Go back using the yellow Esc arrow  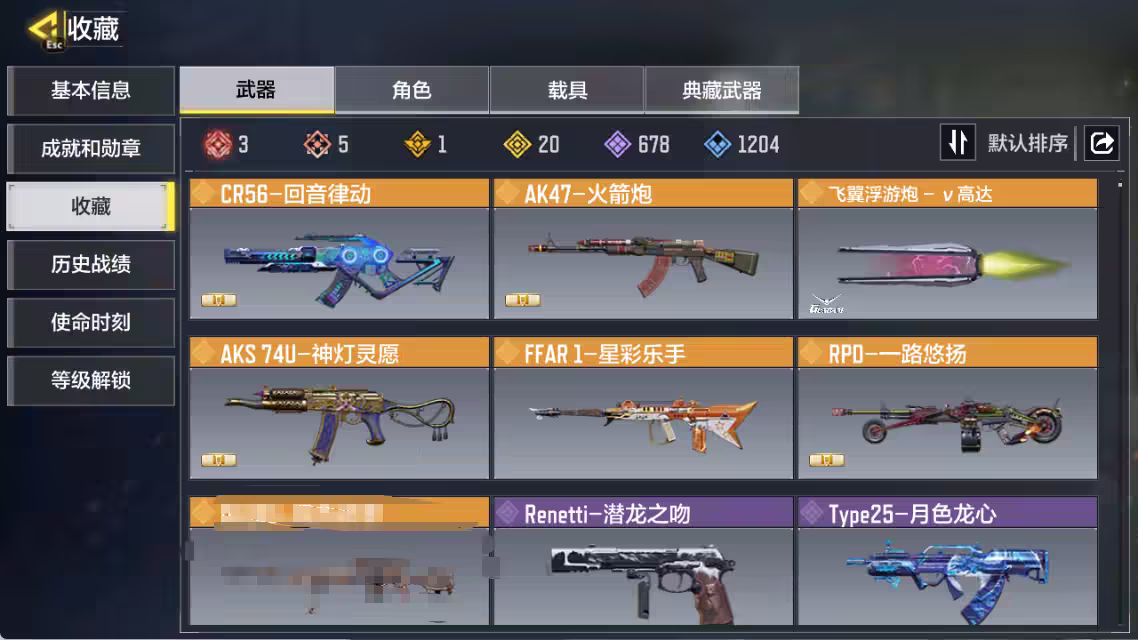[x=46, y=30]
